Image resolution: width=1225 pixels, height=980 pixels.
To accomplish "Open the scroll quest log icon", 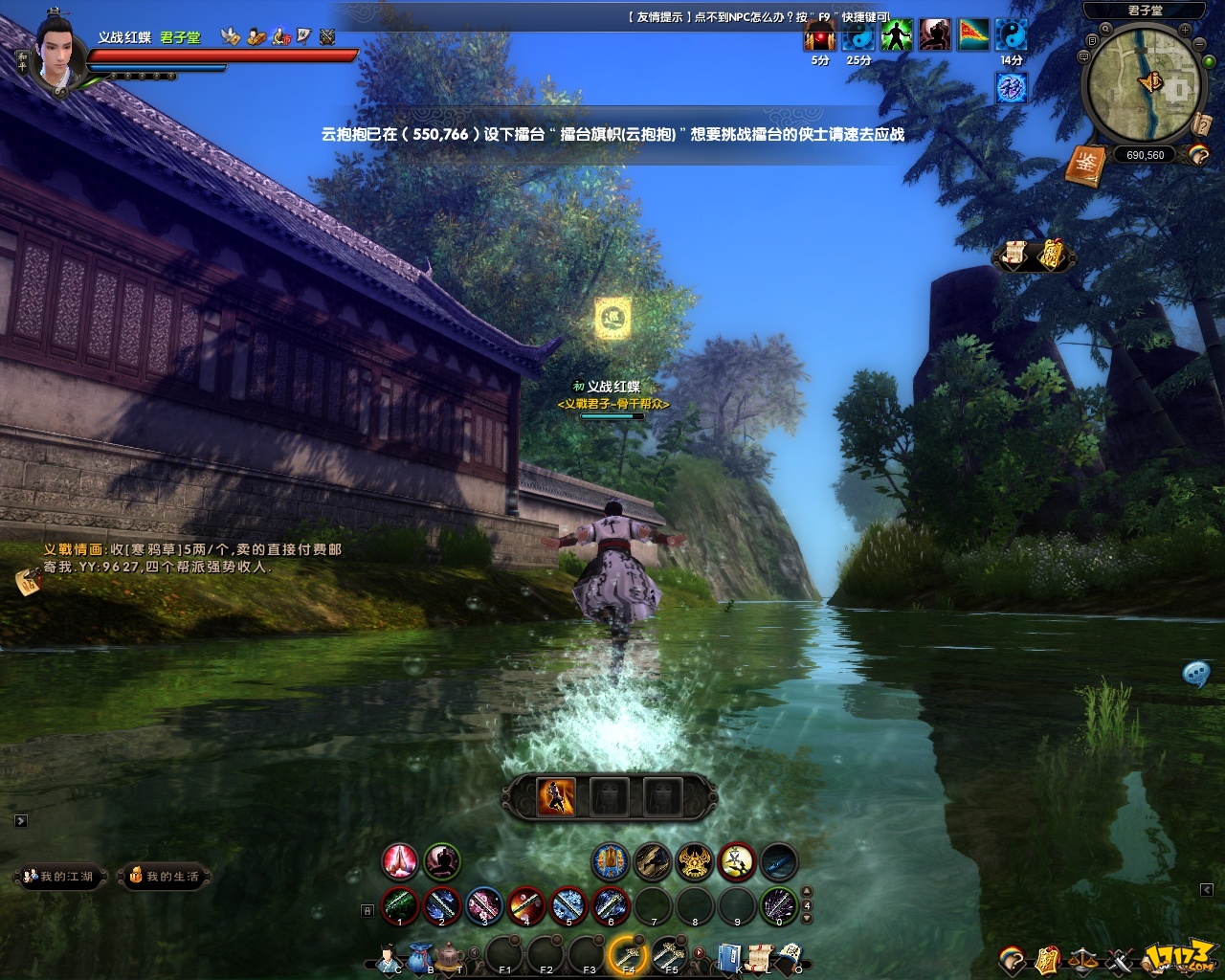I will click(x=759, y=956).
